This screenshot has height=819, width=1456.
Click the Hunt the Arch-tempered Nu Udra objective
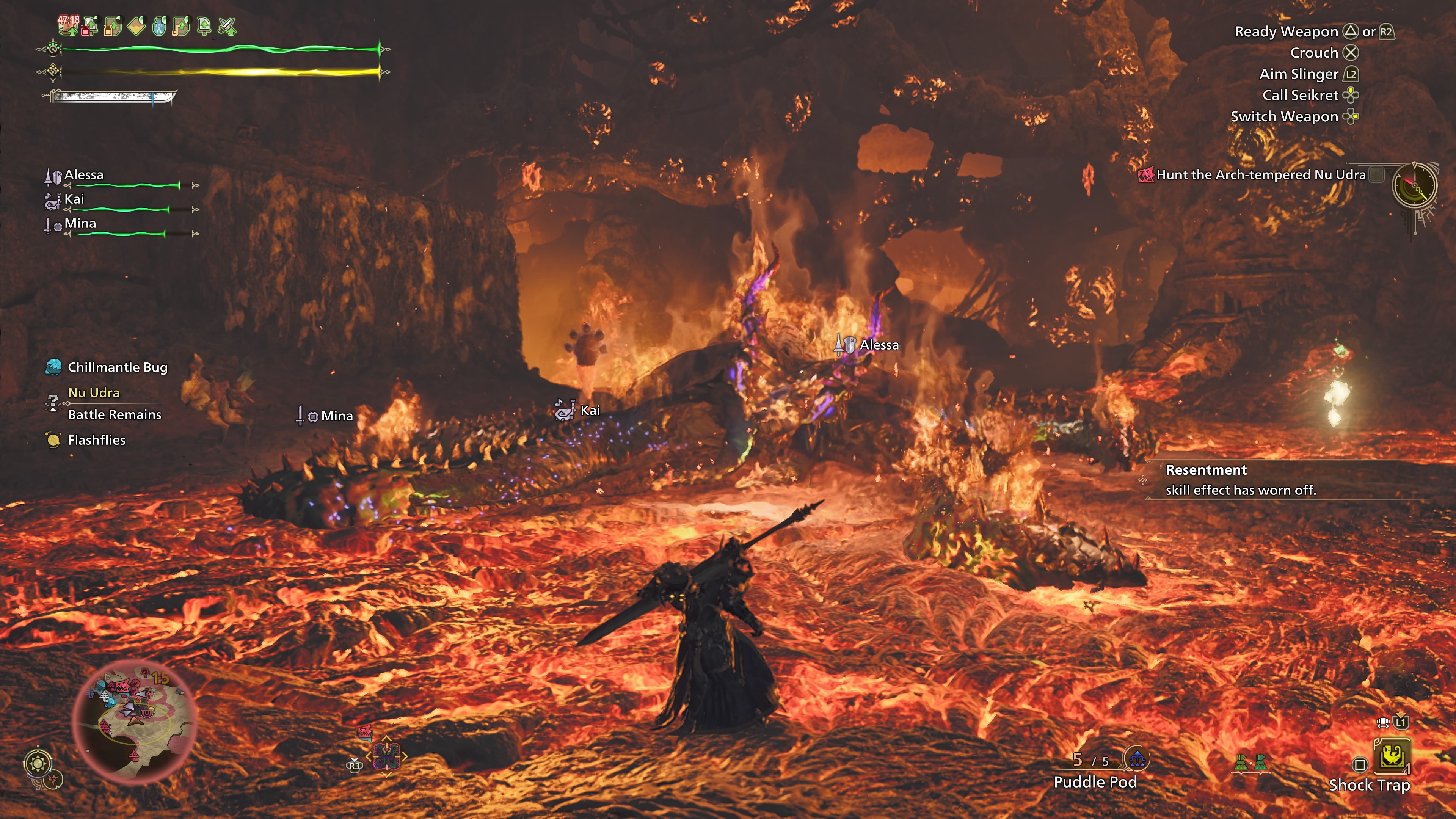[x=1260, y=175]
